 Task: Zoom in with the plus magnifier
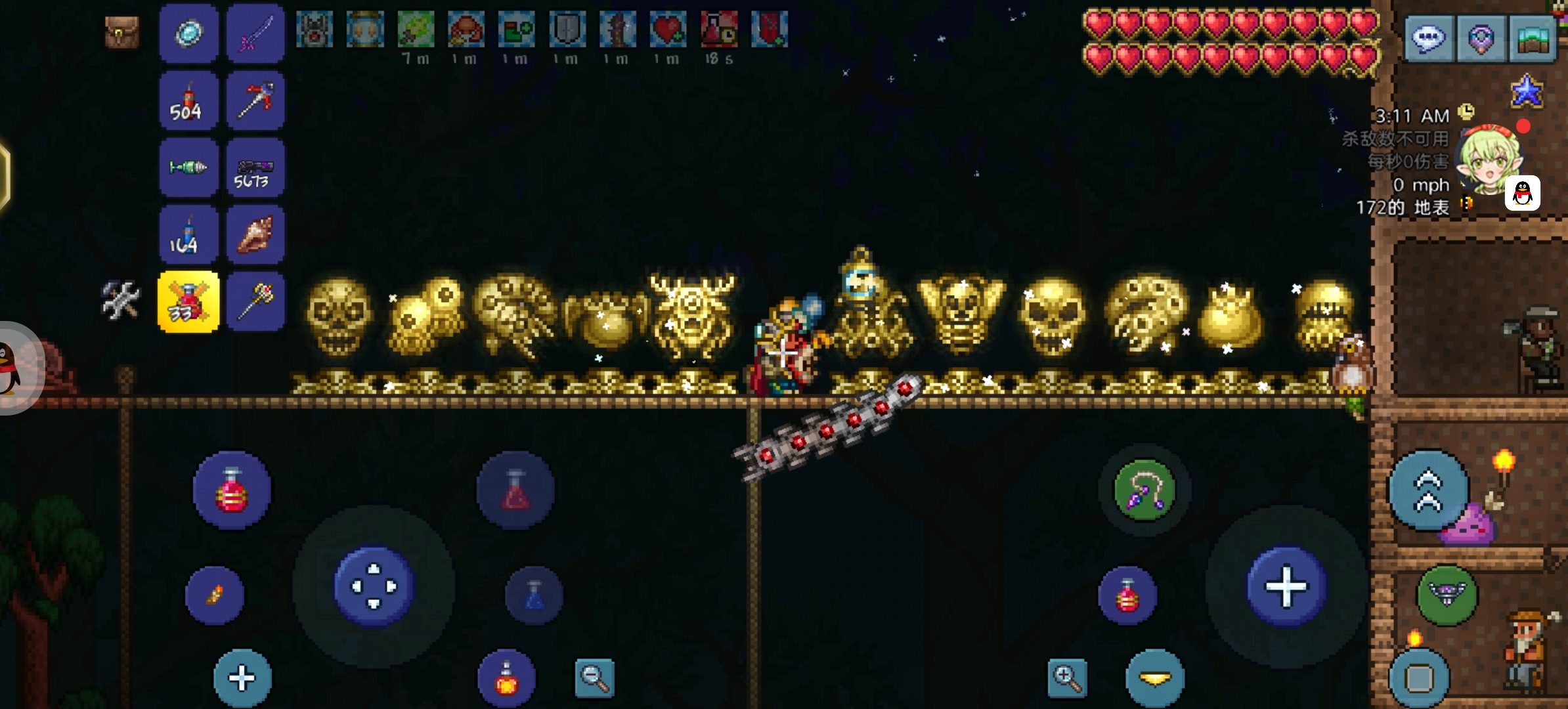coord(1067,677)
